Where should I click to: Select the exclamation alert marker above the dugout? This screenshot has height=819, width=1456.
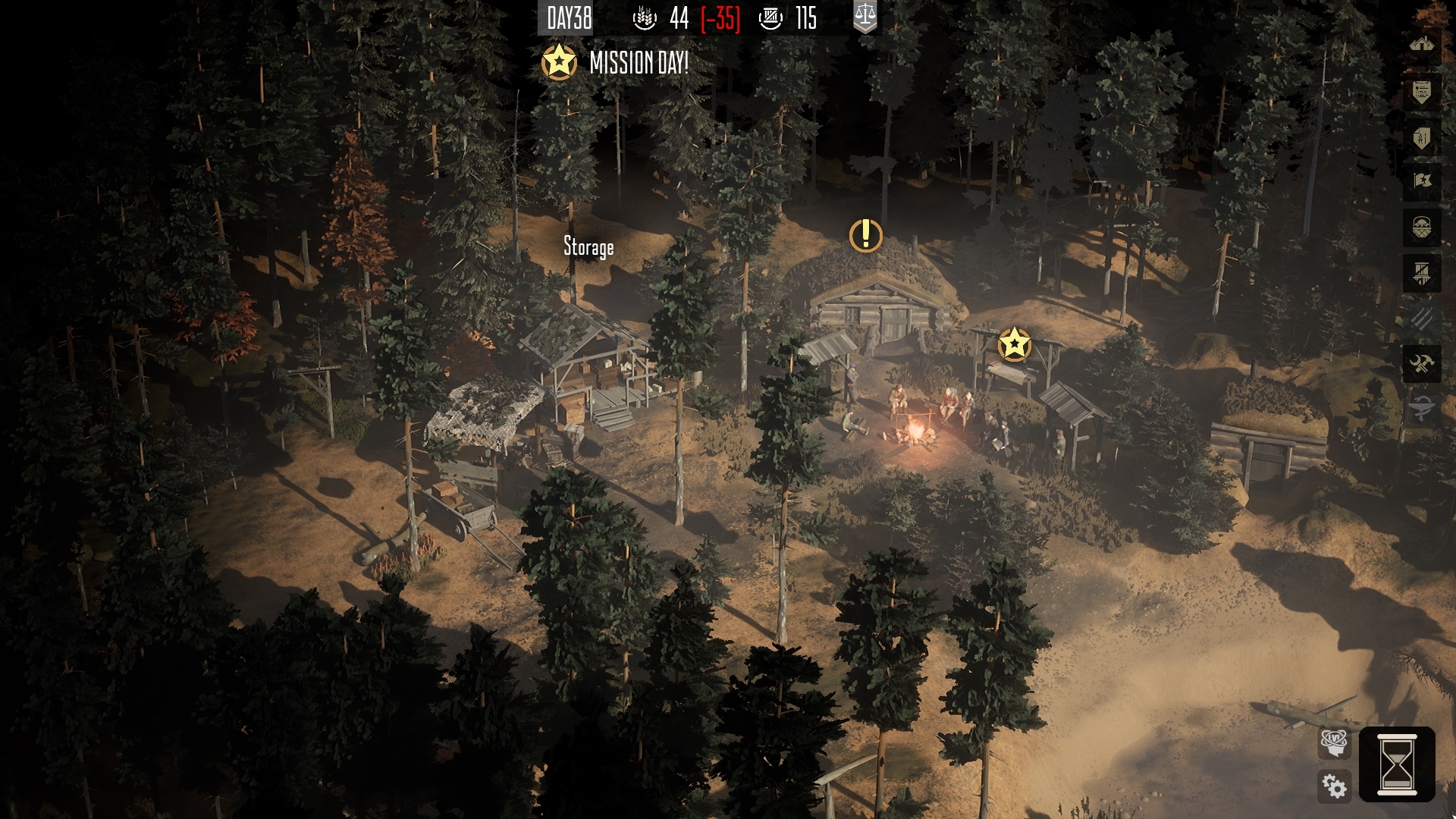[865, 236]
